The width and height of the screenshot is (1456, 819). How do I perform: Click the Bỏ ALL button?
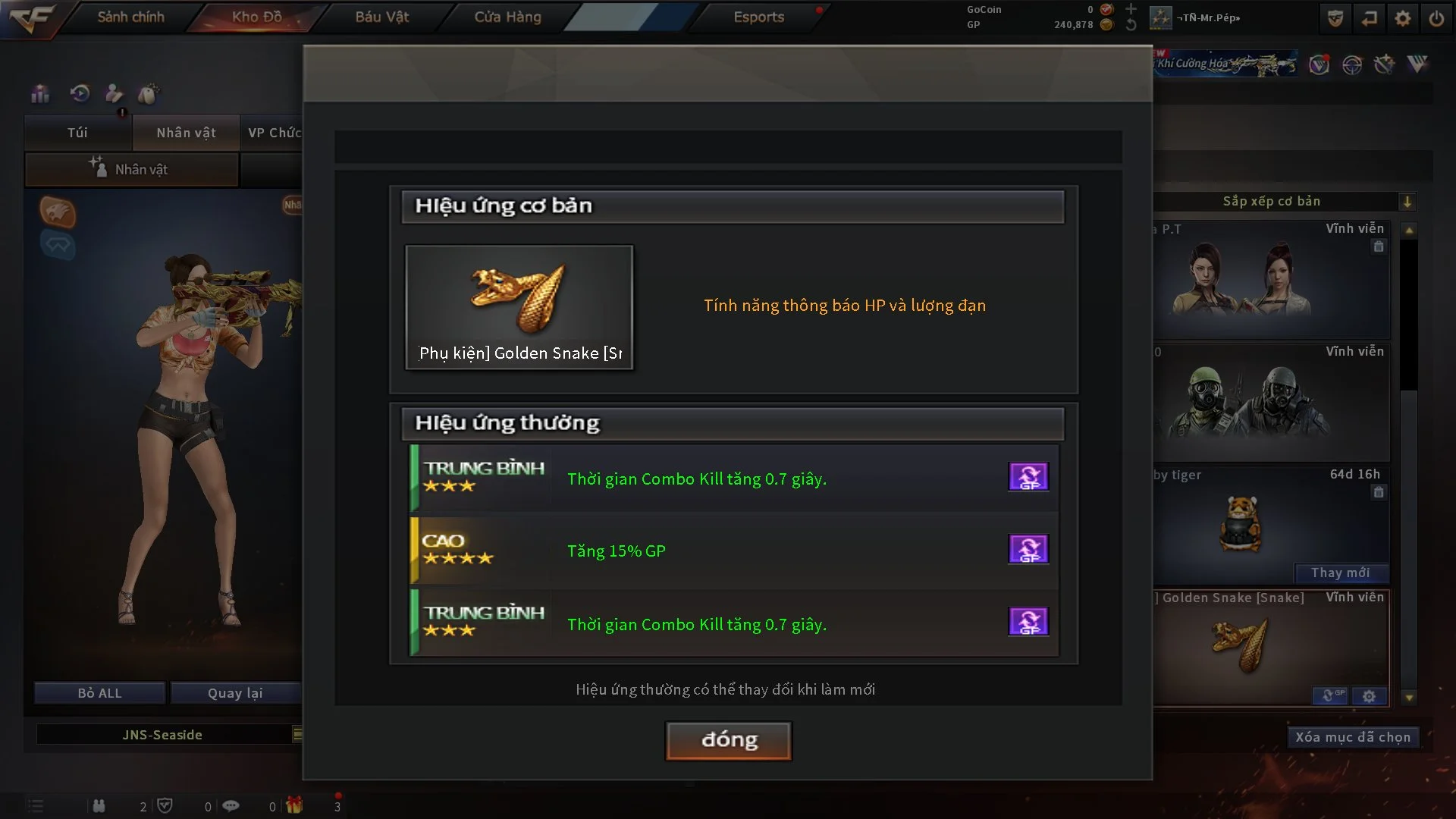point(99,693)
